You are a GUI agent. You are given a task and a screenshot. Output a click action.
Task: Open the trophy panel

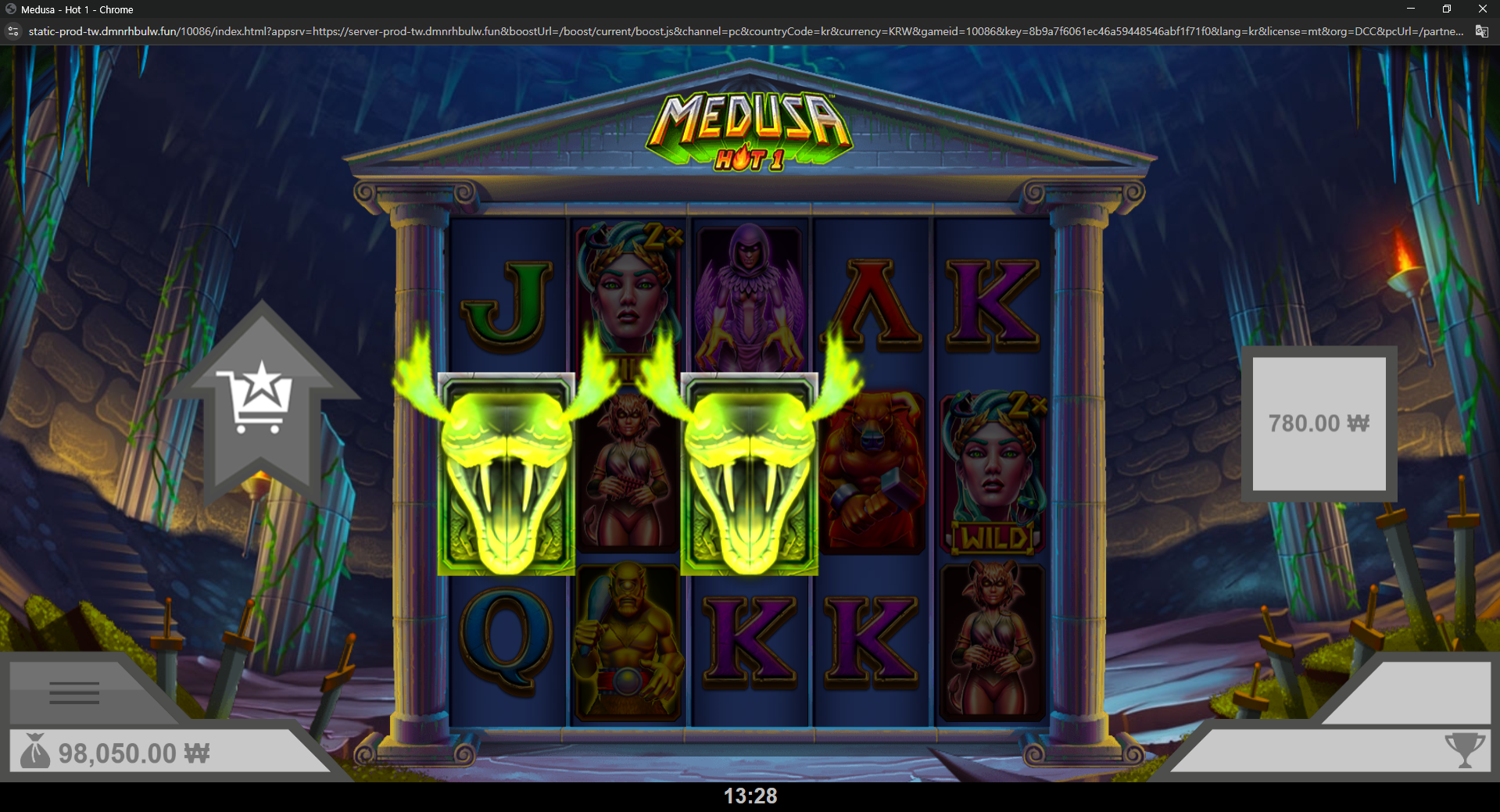pyautogui.click(x=1464, y=750)
